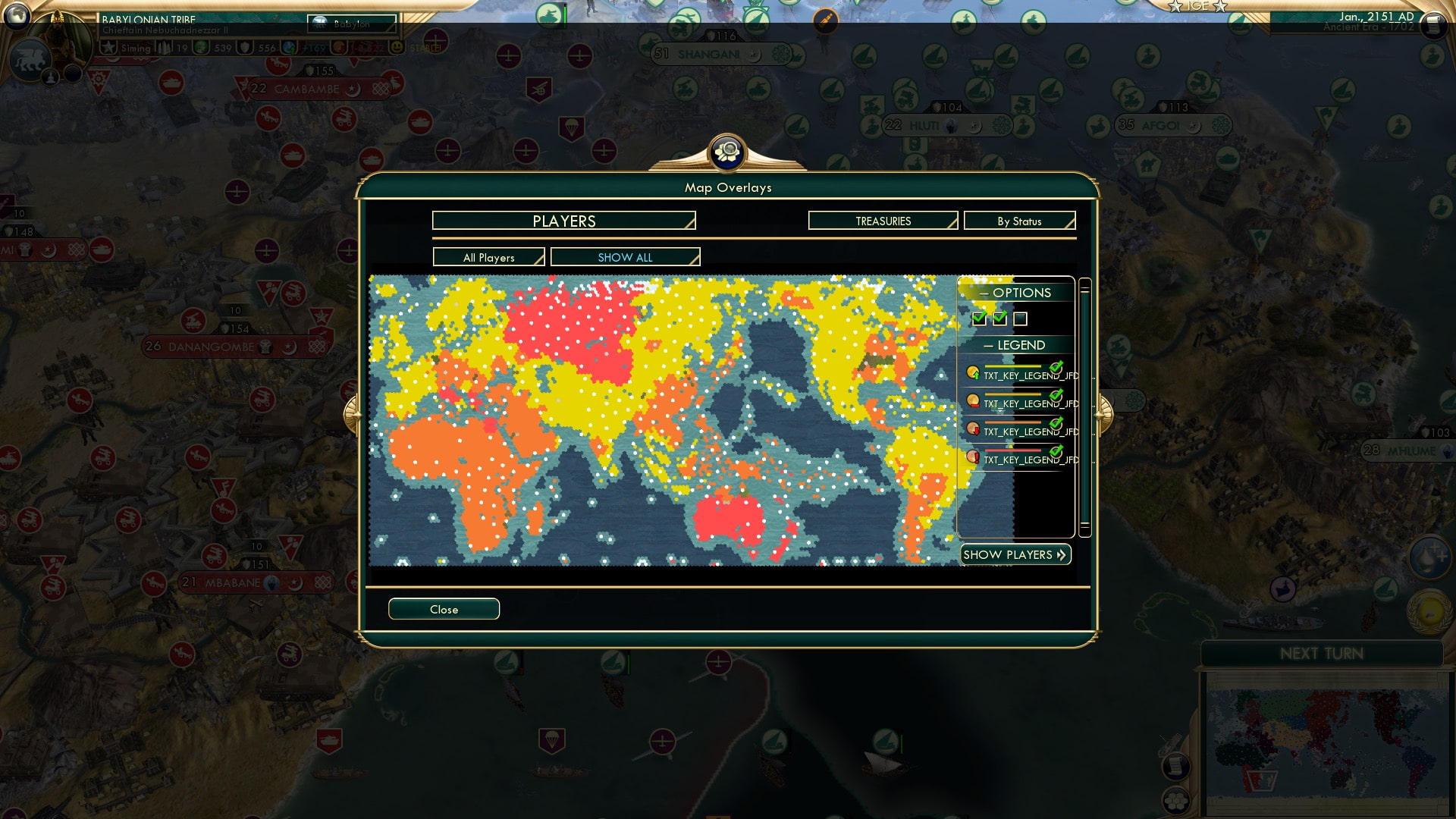Click the Close button below the map
The height and width of the screenshot is (819, 1456).
(x=444, y=609)
